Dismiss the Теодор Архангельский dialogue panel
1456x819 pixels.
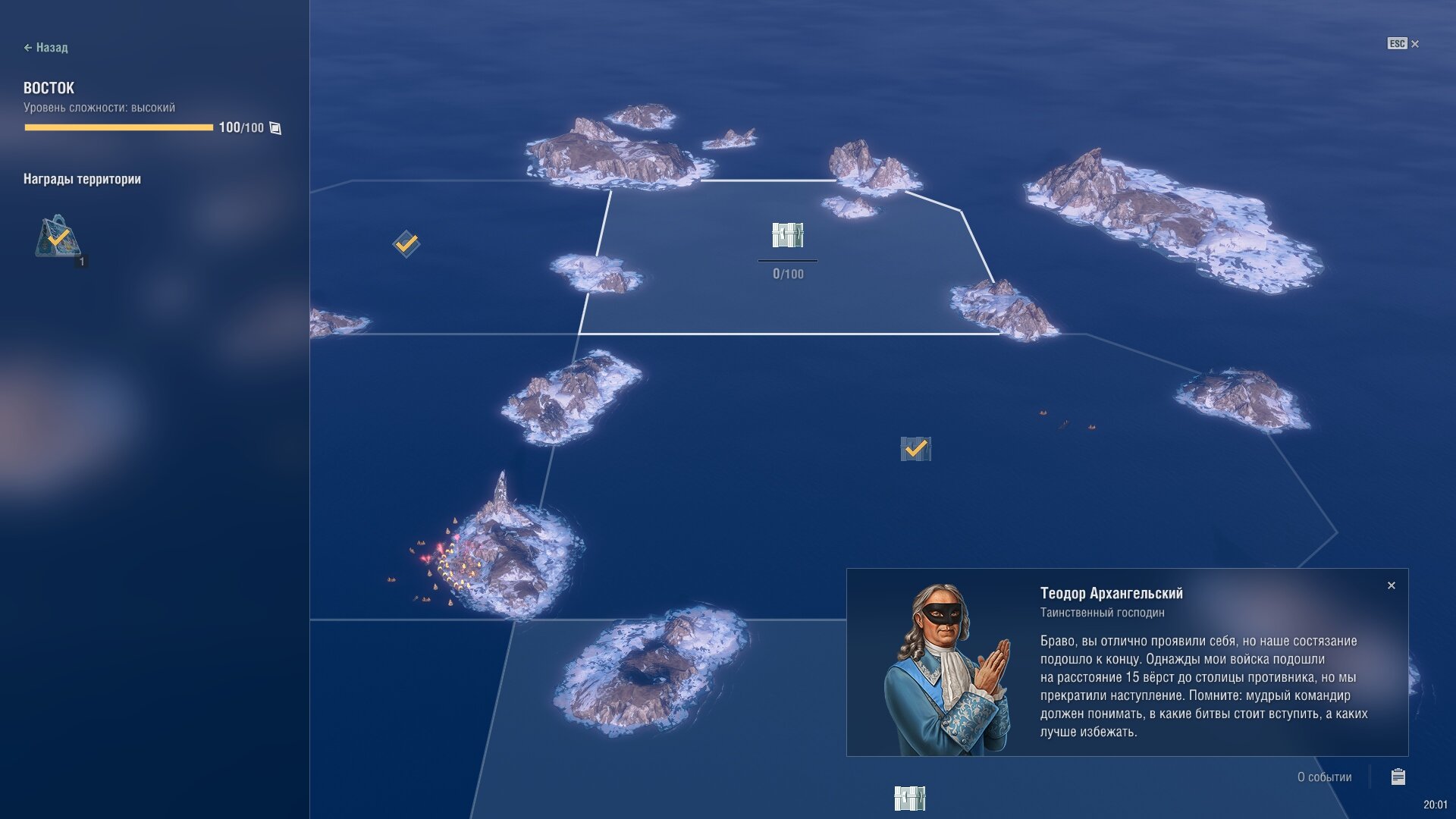(1391, 585)
